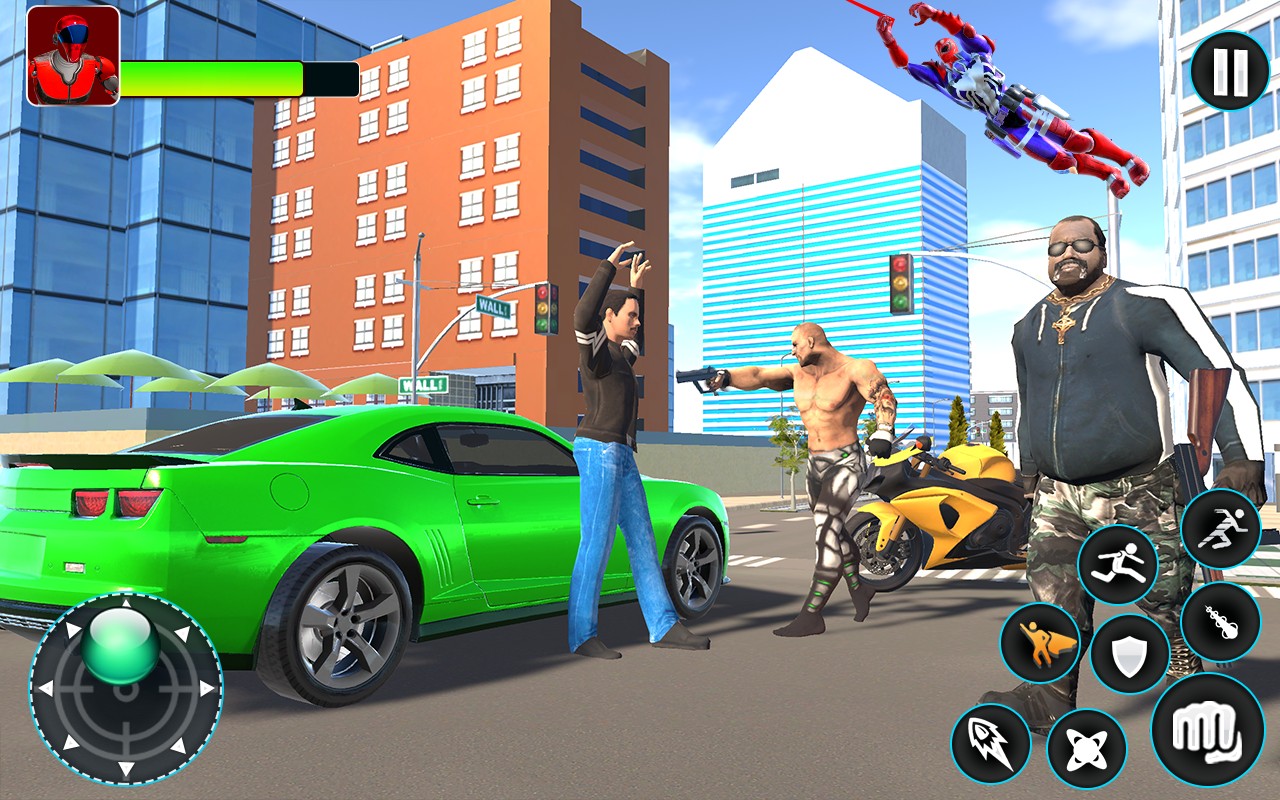Select the red robot hero portrait
Image resolution: width=1280 pixels, height=800 pixels.
point(72,56)
